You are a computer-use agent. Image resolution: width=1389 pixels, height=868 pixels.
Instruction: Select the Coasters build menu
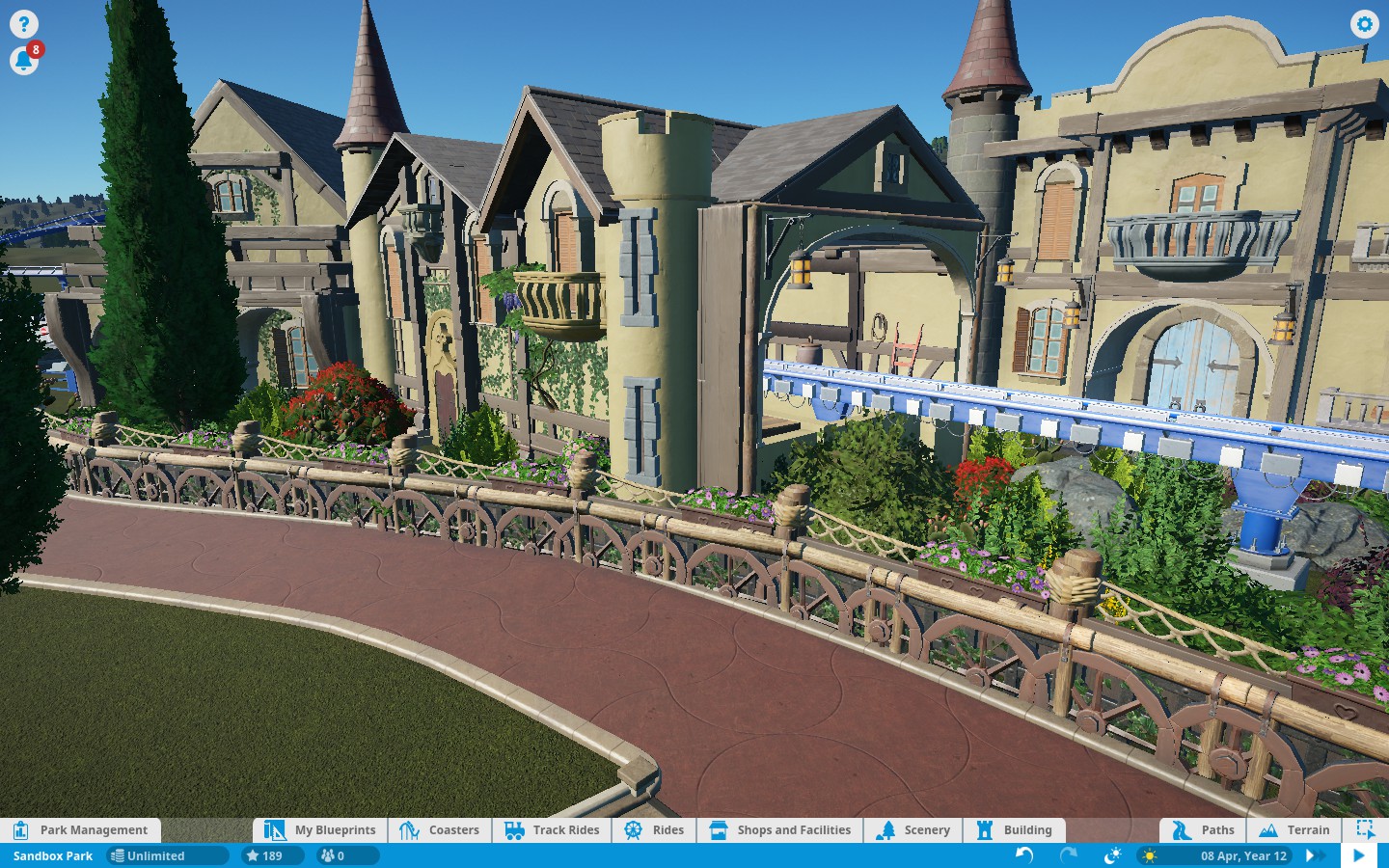[x=440, y=829]
